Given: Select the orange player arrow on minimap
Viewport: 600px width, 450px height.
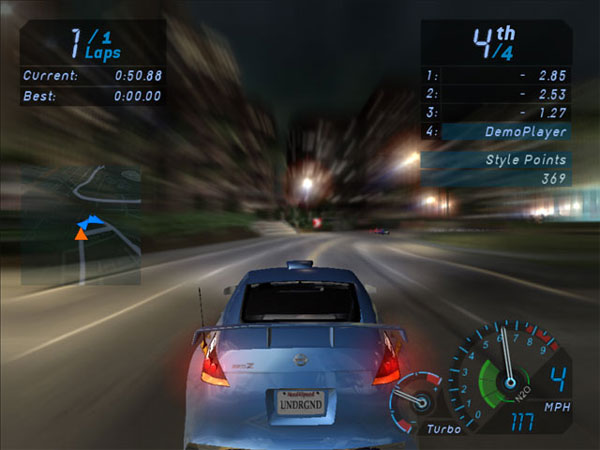Looking at the screenshot, I should [80, 234].
